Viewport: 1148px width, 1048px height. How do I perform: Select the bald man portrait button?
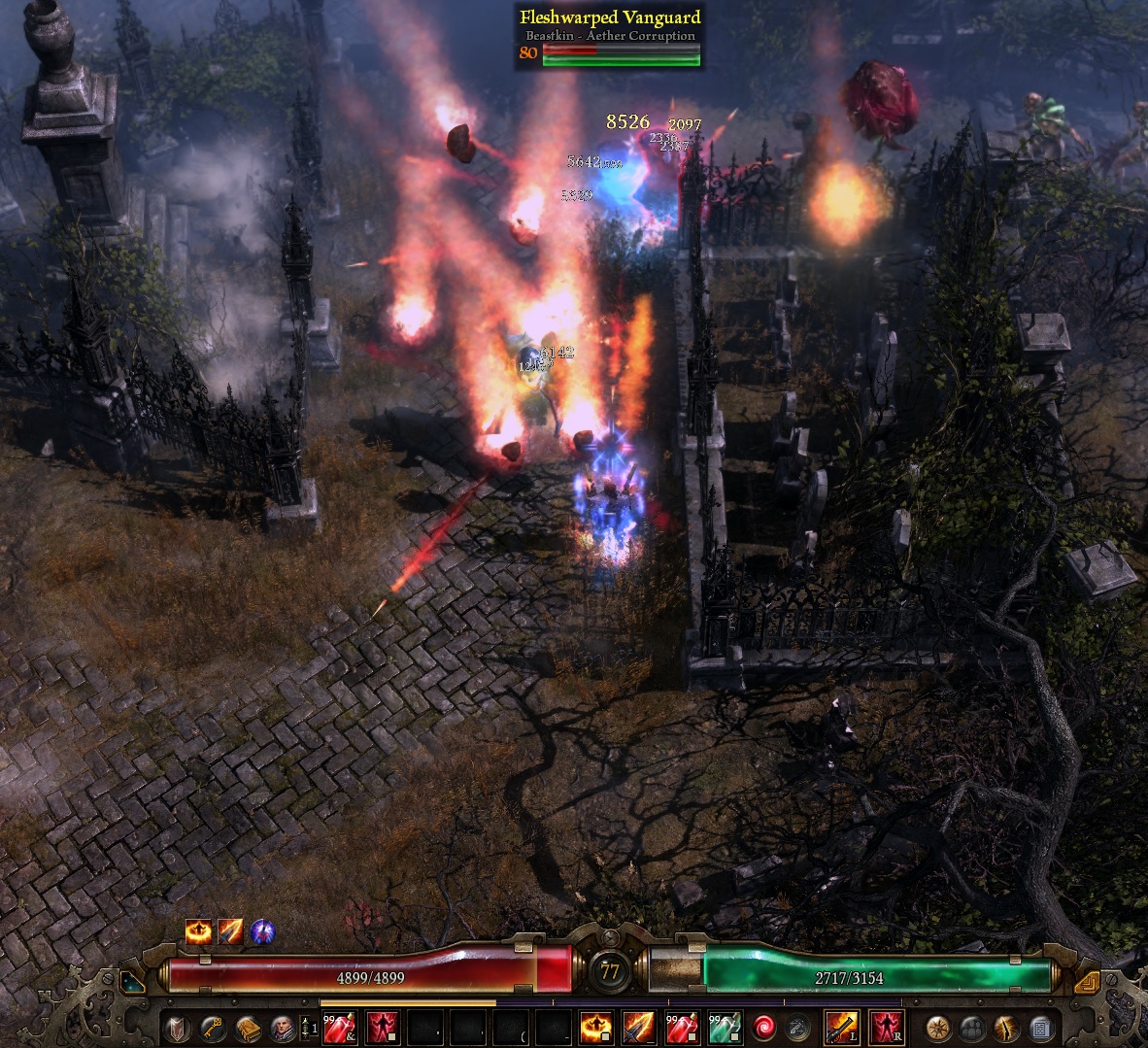[283, 1027]
